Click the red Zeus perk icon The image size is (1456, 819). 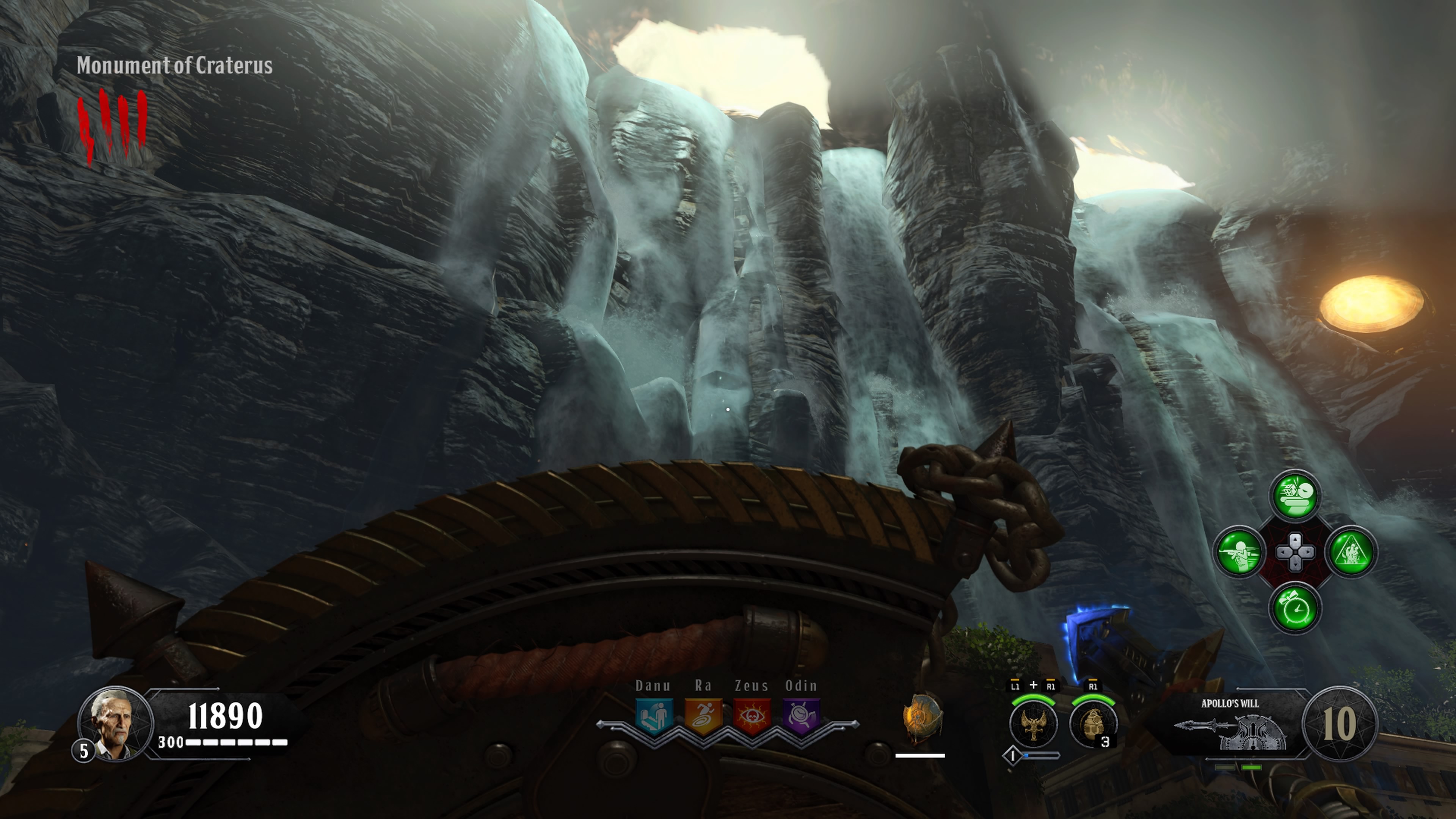click(x=752, y=715)
